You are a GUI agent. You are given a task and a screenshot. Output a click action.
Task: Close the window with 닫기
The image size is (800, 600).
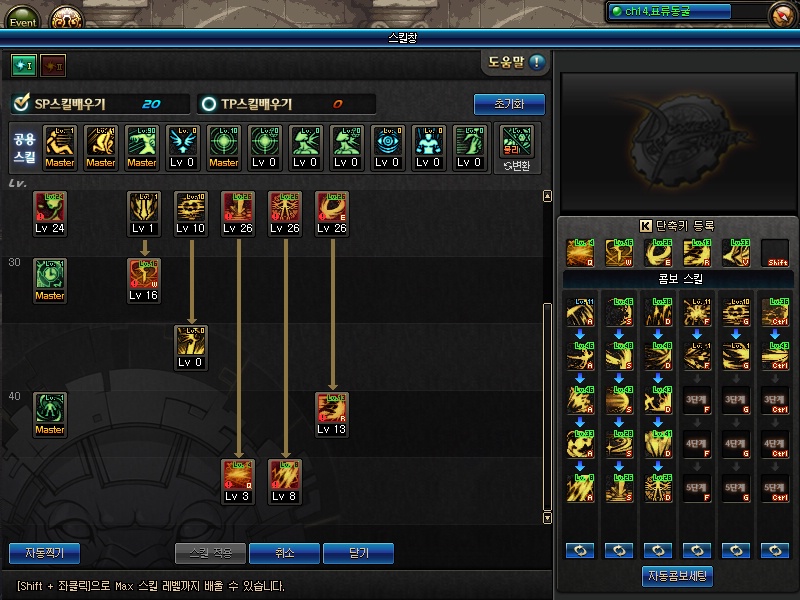point(358,553)
